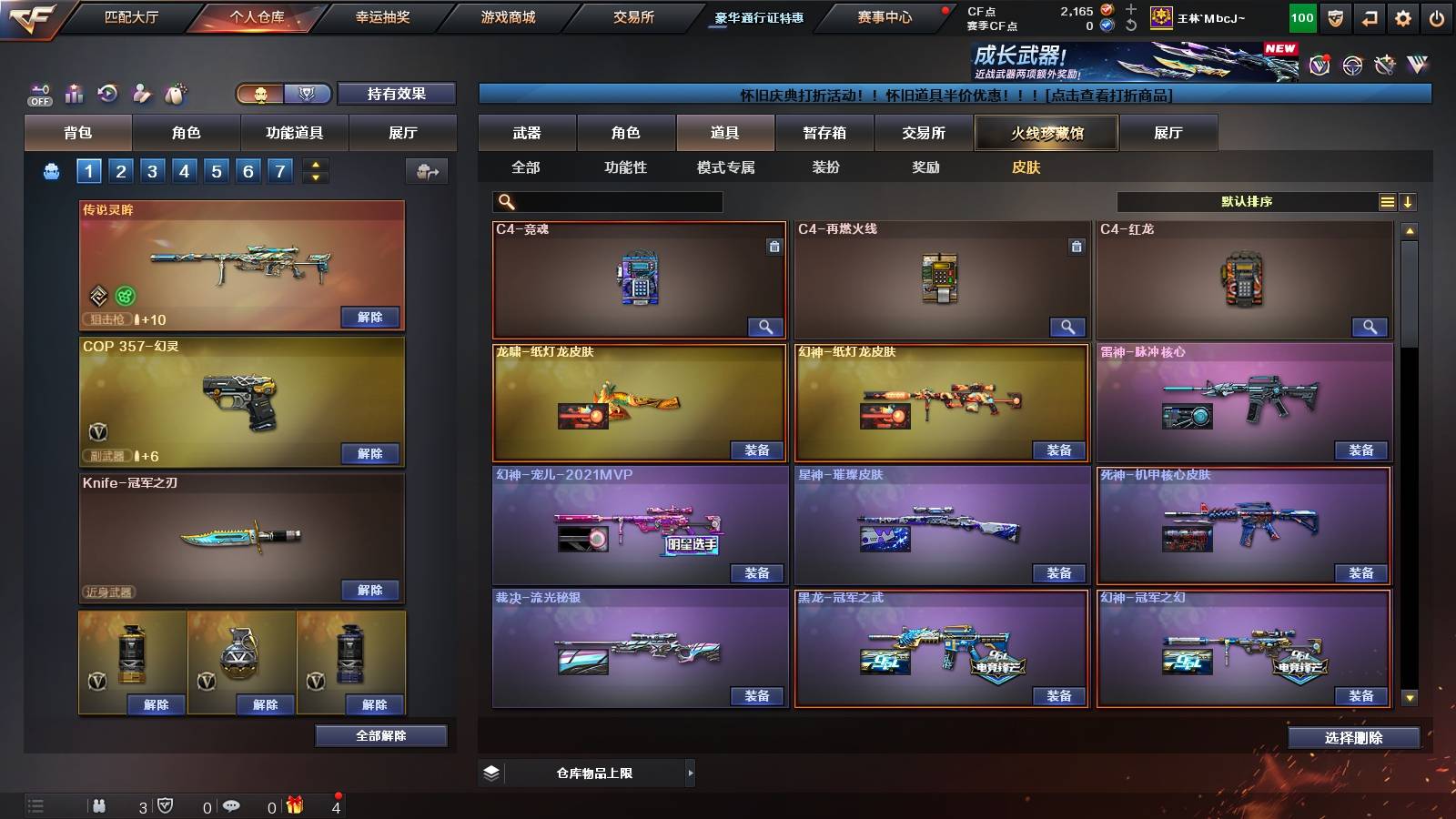Switch to the 暂存箱 tab
The width and height of the screenshot is (1456, 819).
824,133
